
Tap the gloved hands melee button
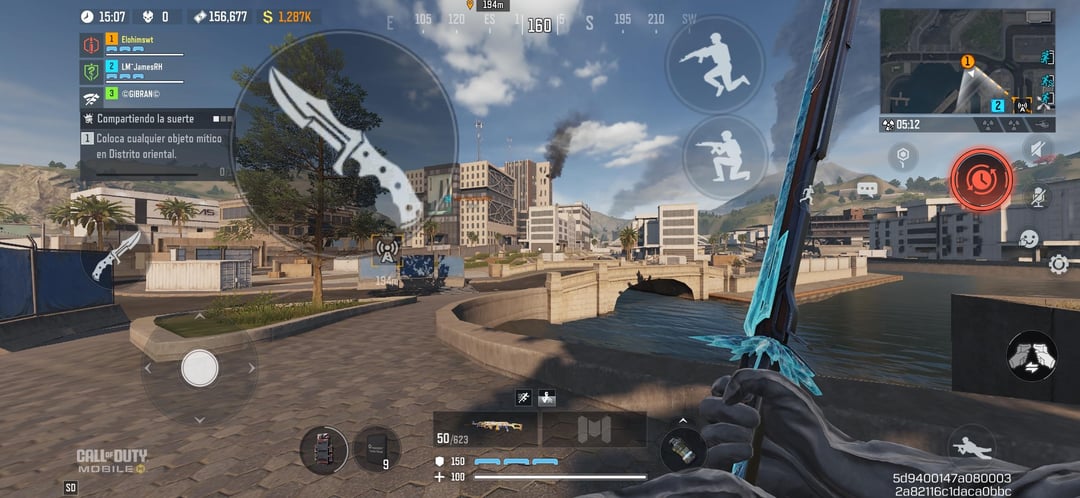1031,355
